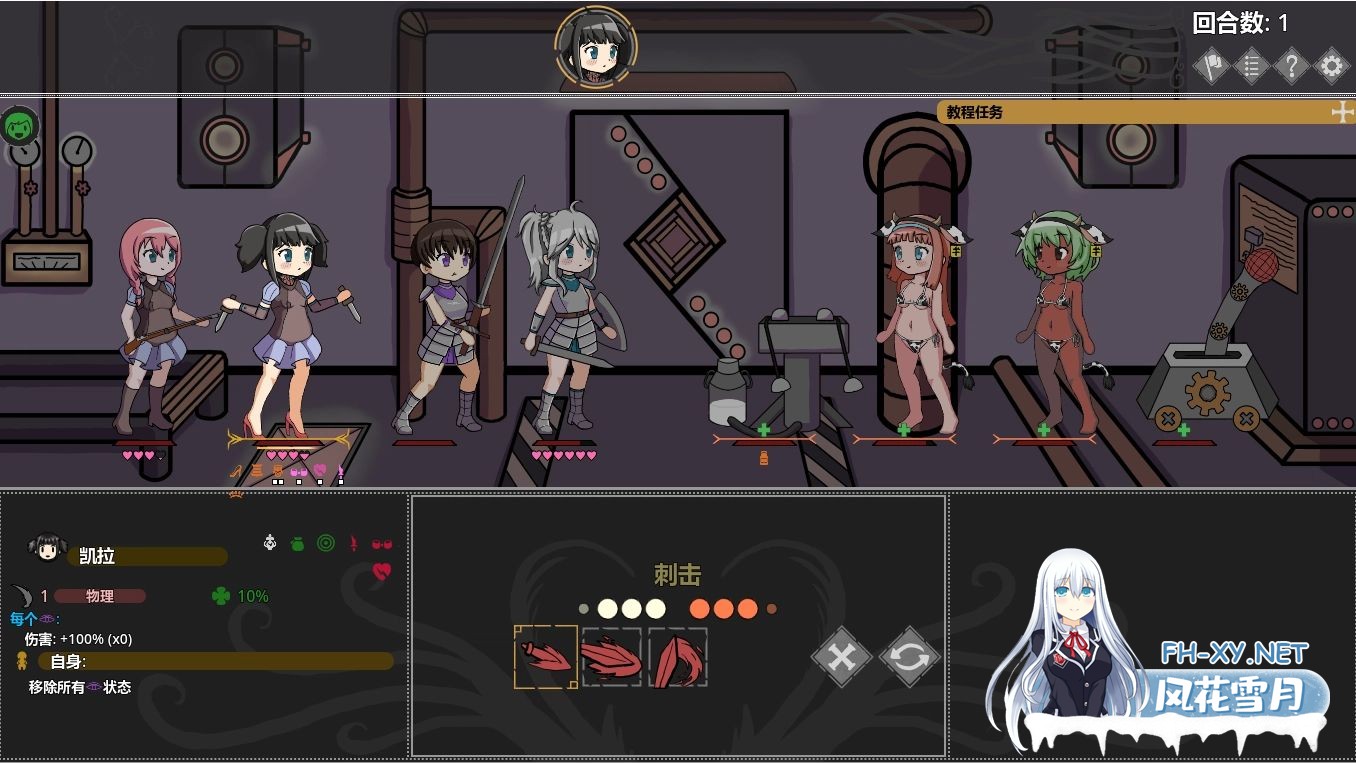
Task: Open the battle log list icon
Action: click(x=1251, y=65)
